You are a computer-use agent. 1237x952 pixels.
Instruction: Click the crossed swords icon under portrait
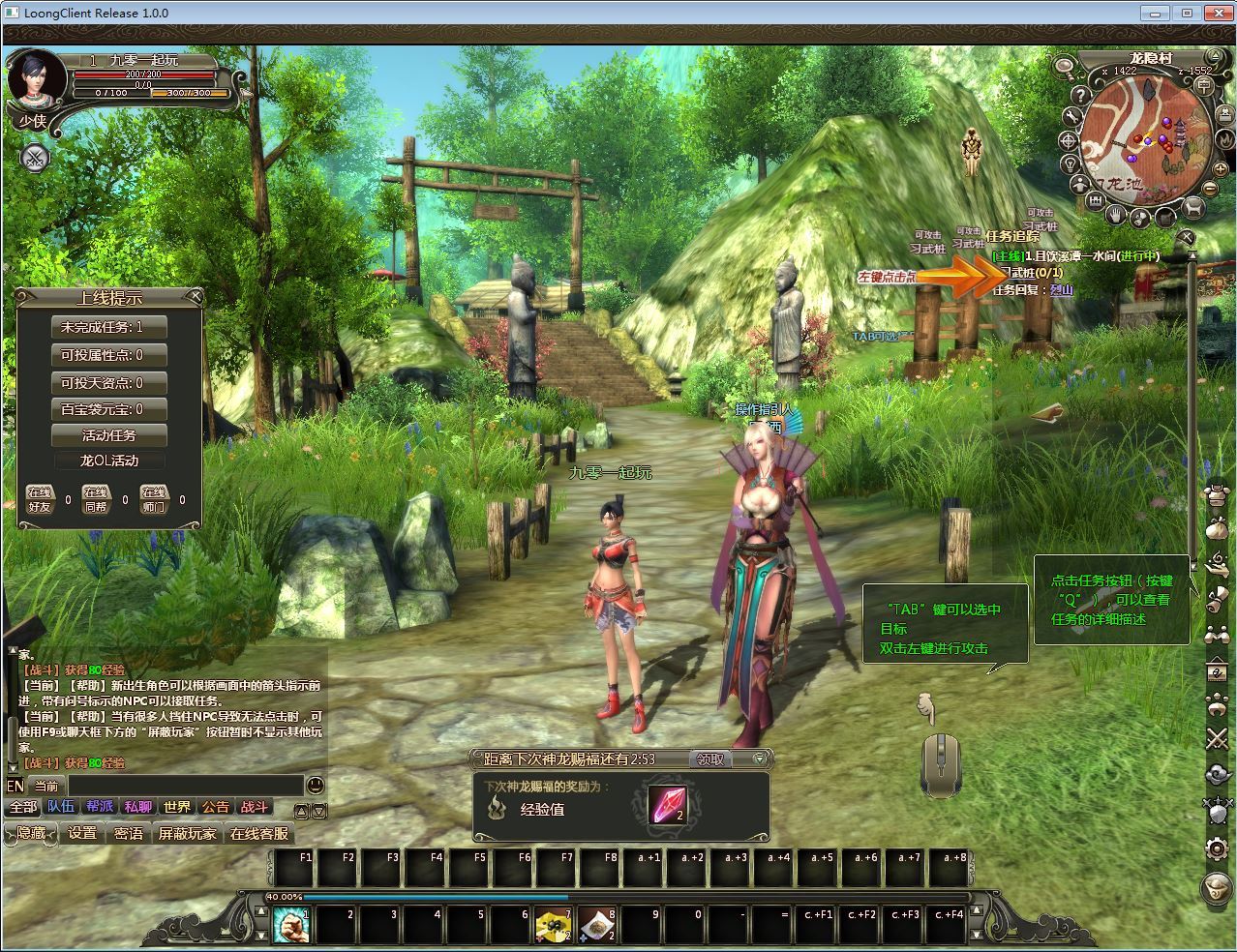[35, 158]
